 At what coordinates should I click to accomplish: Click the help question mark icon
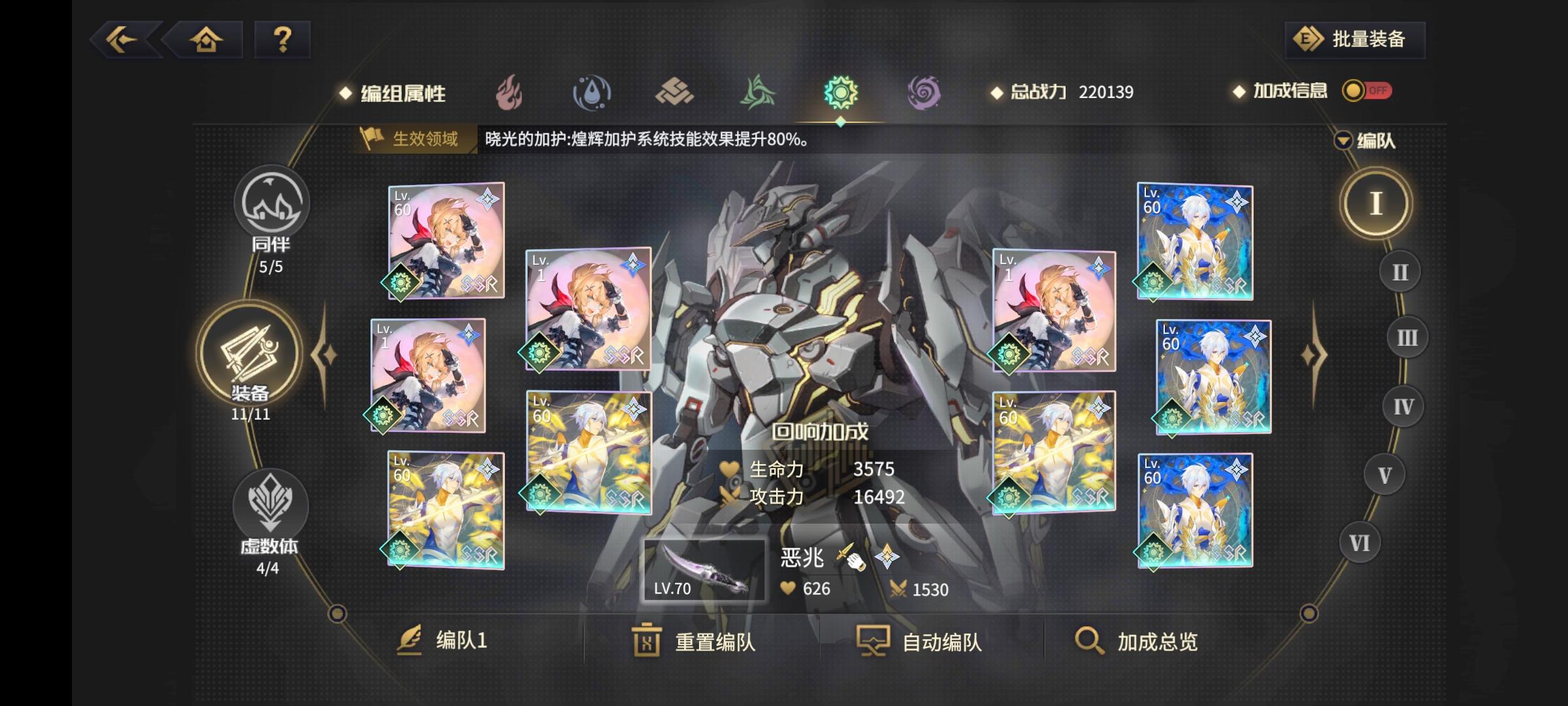pos(282,41)
